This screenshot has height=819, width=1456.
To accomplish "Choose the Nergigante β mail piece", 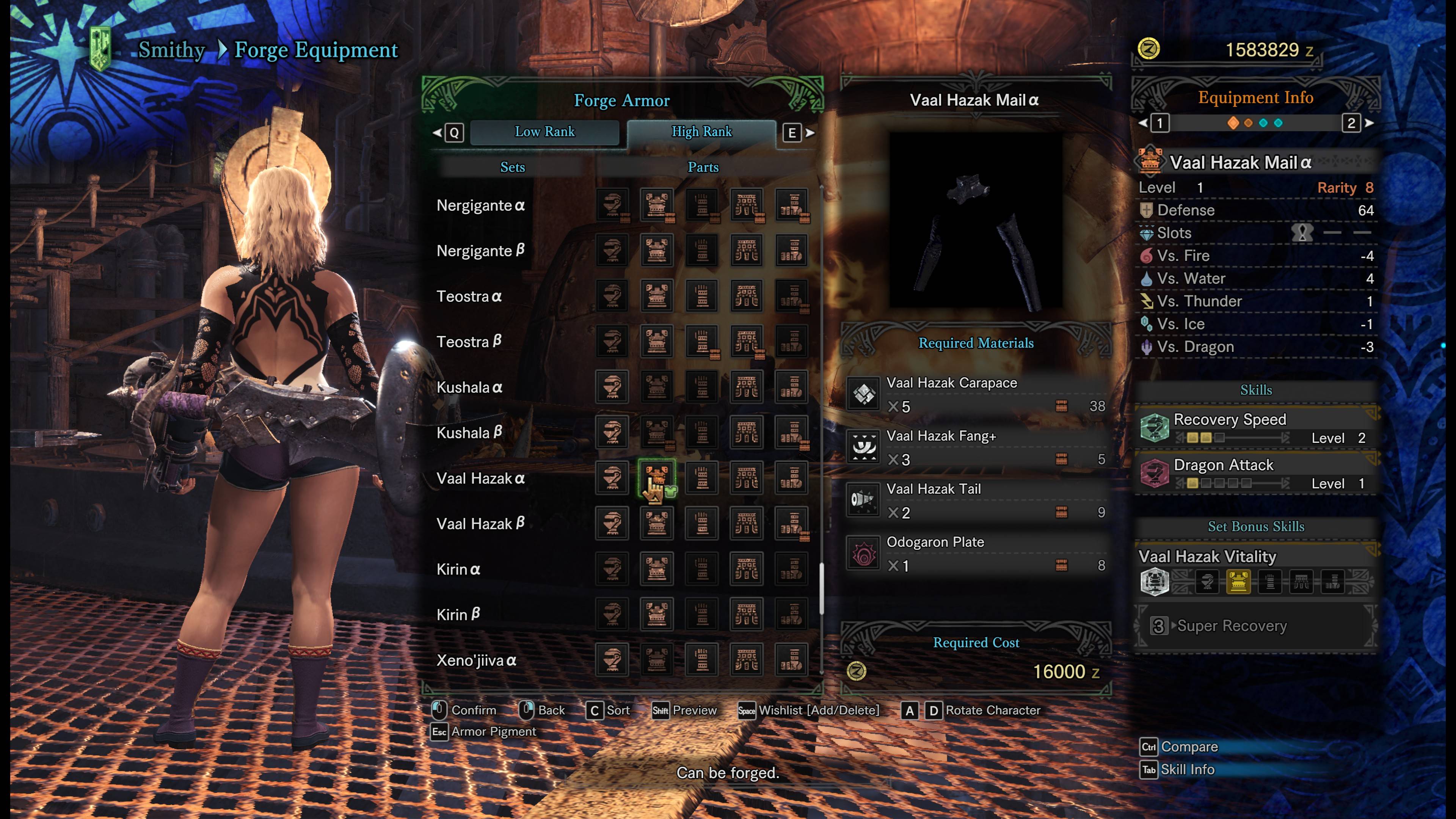I will click(x=656, y=250).
